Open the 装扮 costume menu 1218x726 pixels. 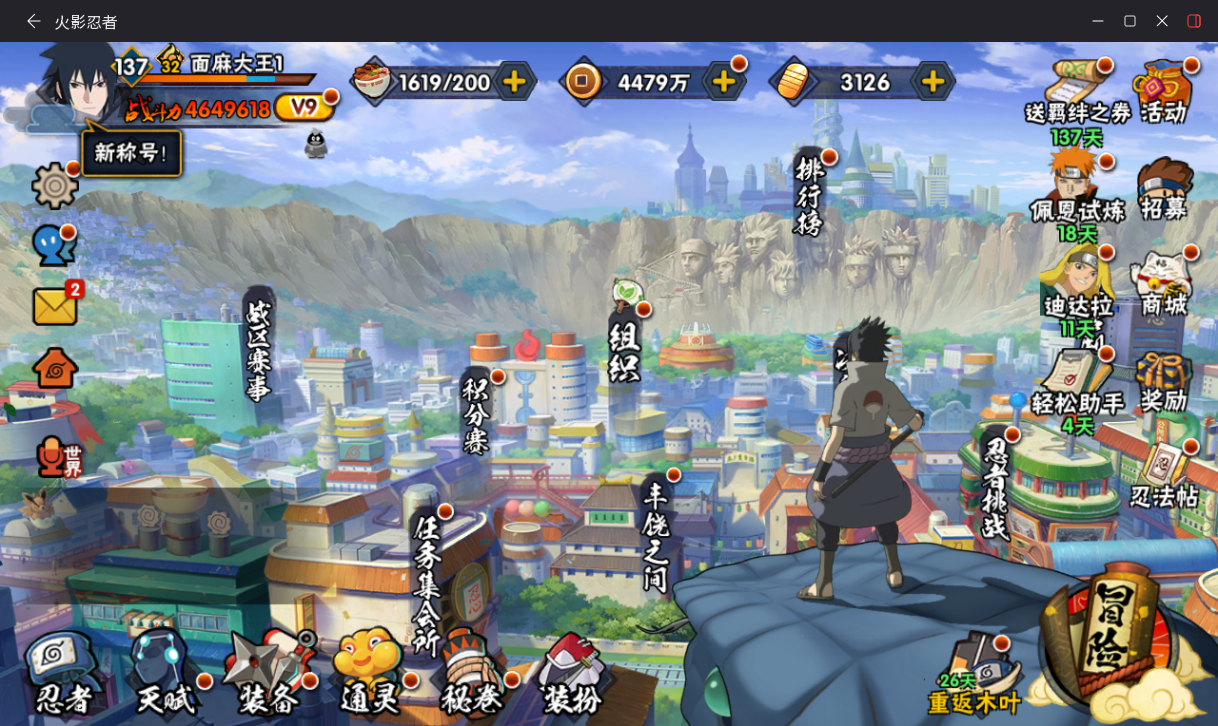tap(571, 671)
